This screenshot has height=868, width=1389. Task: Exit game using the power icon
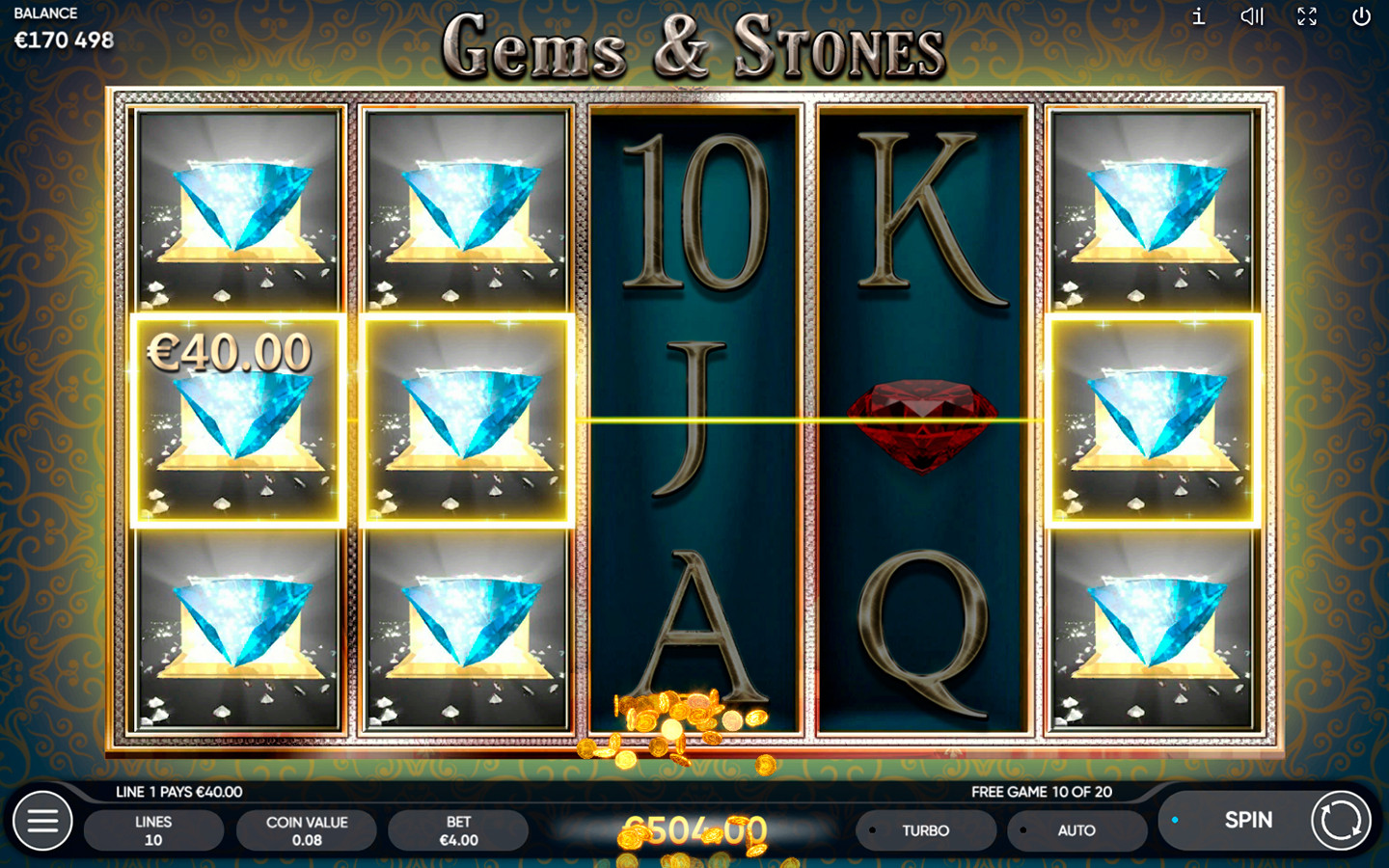pos(1361,16)
